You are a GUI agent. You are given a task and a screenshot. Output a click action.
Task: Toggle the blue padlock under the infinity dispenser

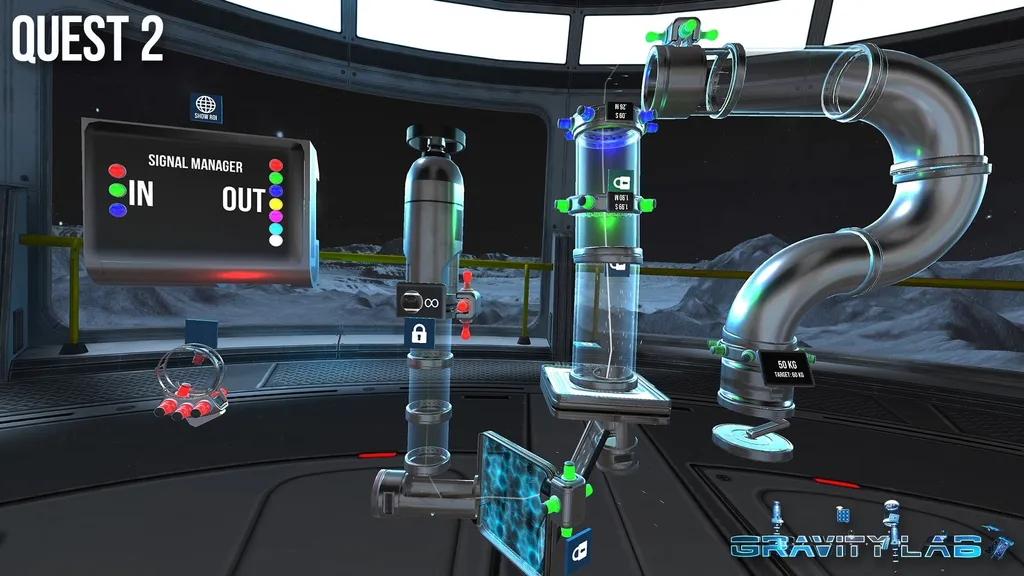click(418, 334)
